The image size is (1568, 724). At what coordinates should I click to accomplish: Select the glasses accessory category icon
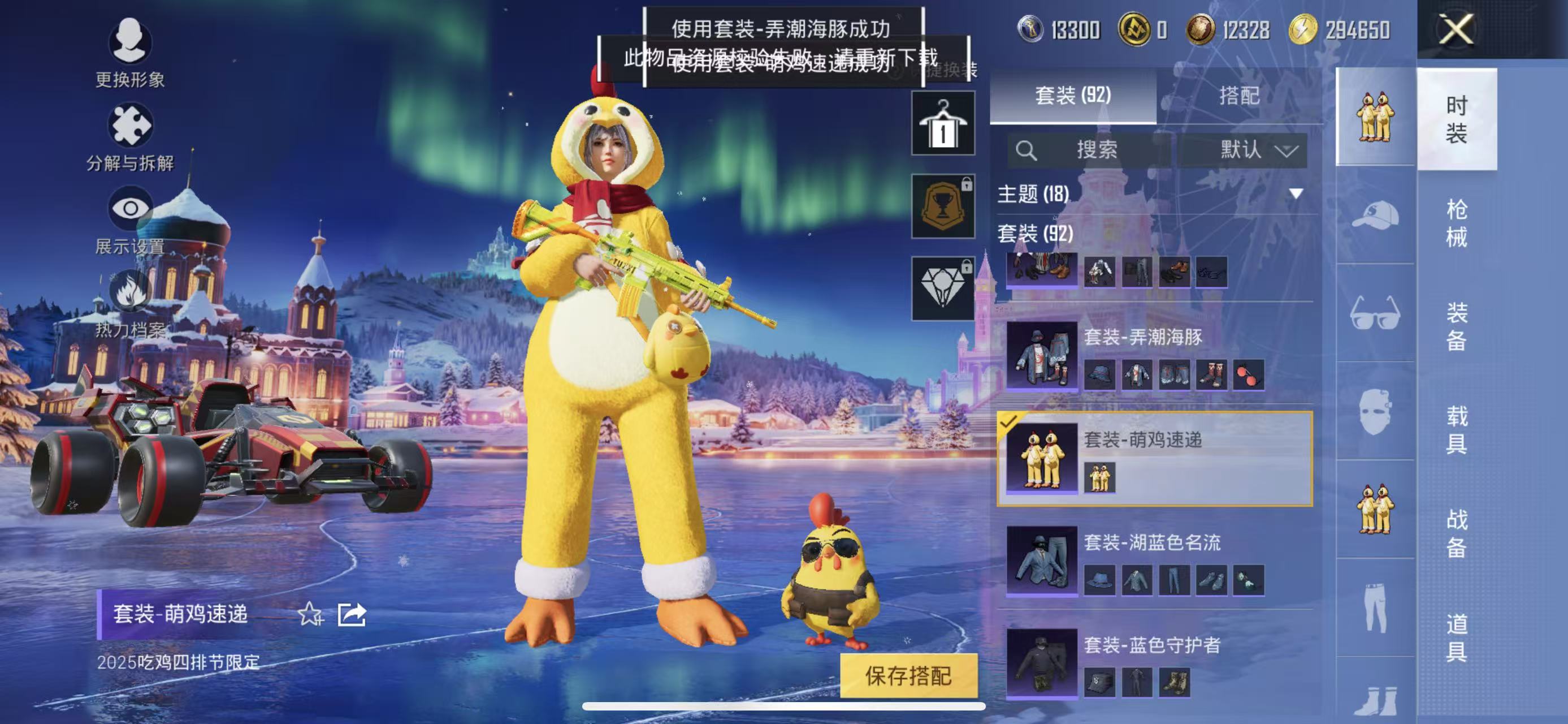[x=1375, y=313]
